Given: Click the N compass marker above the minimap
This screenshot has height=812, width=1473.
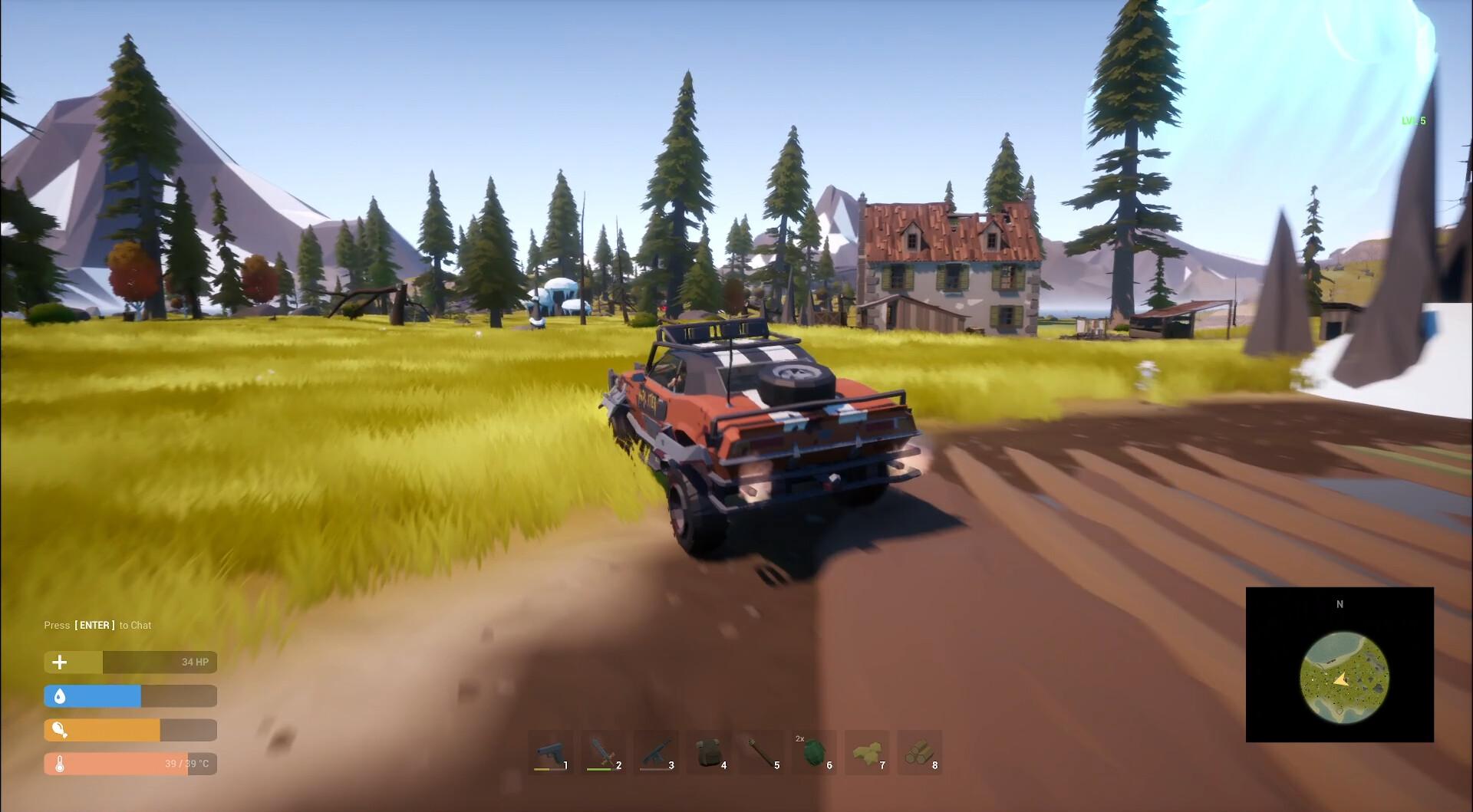Looking at the screenshot, I should [x=1340, y=604].
